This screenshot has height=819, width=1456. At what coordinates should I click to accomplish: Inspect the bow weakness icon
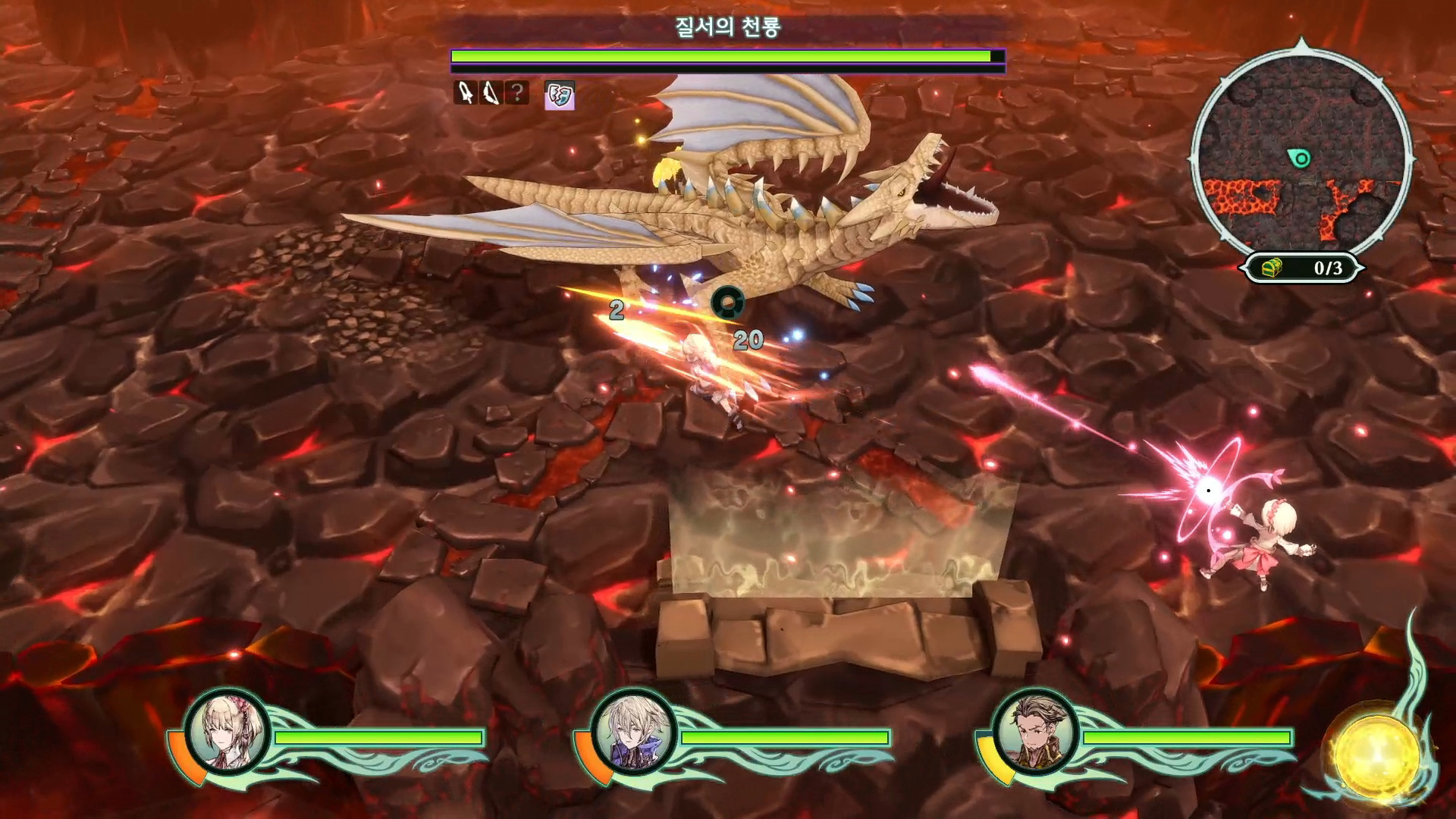[491, 93]
